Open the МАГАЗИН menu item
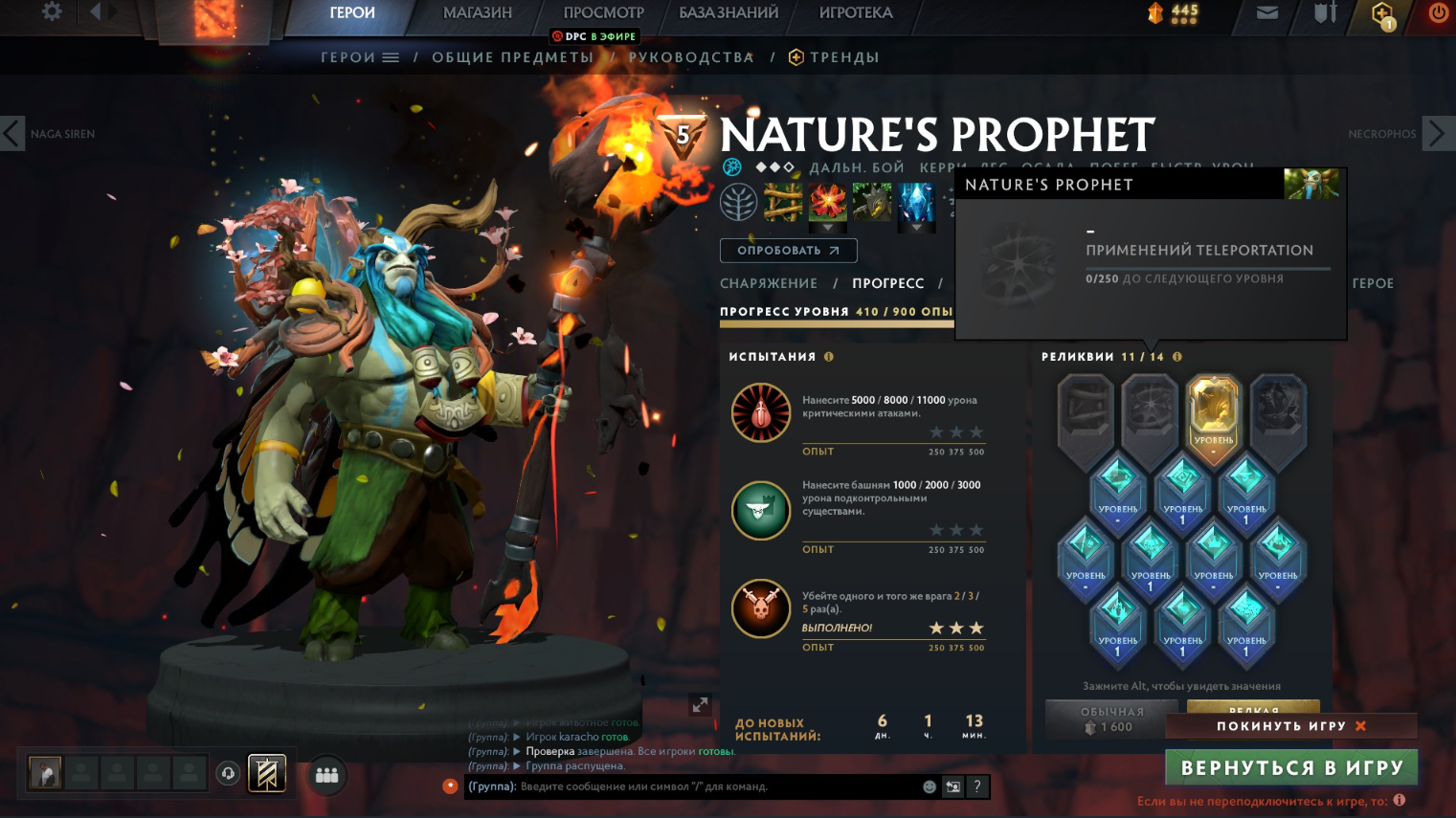The height and width of the screenshot is (818, 1456). (x=479, y=13)
